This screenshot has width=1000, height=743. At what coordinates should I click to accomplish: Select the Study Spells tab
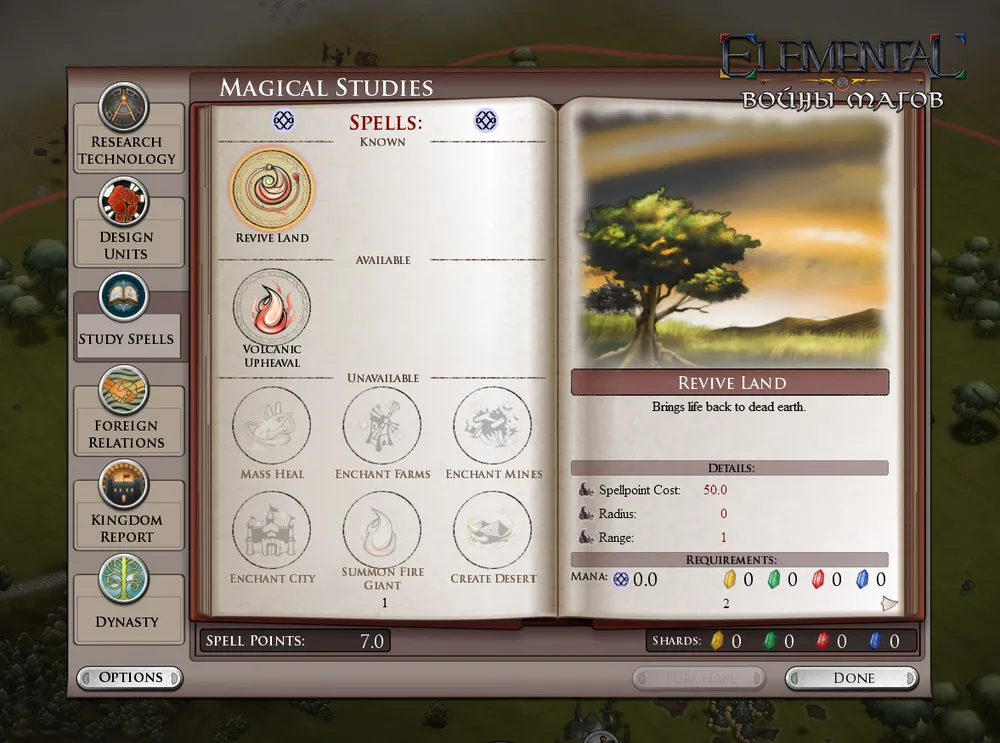point(126,322)
